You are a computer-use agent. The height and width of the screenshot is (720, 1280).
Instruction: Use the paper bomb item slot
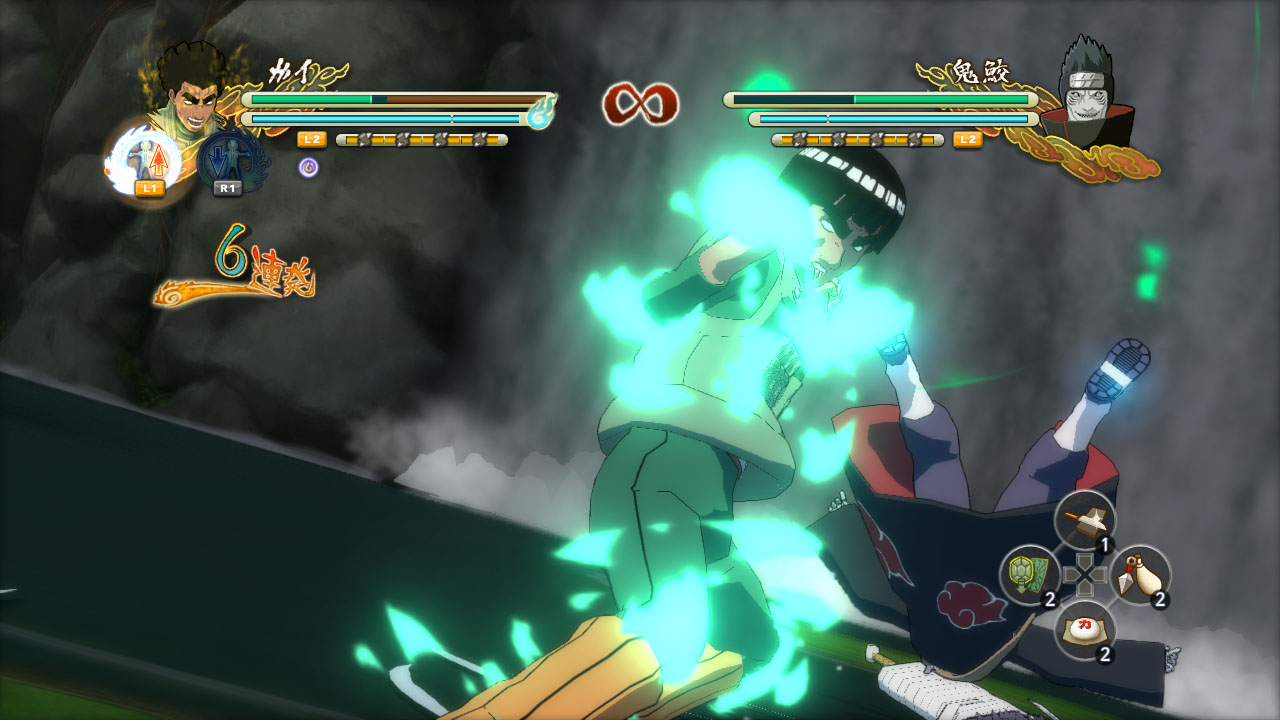coord(1085,520)
